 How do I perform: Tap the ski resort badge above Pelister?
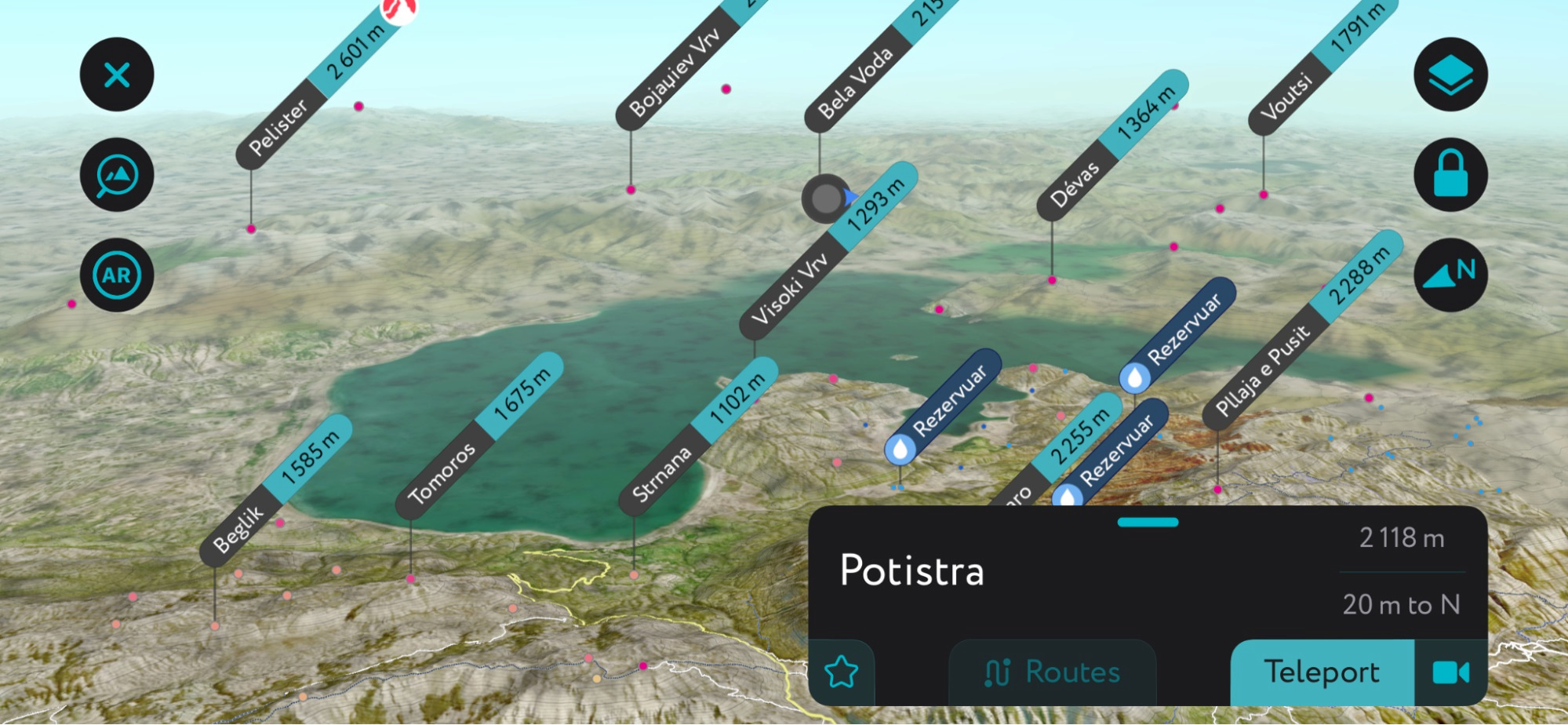399,11
